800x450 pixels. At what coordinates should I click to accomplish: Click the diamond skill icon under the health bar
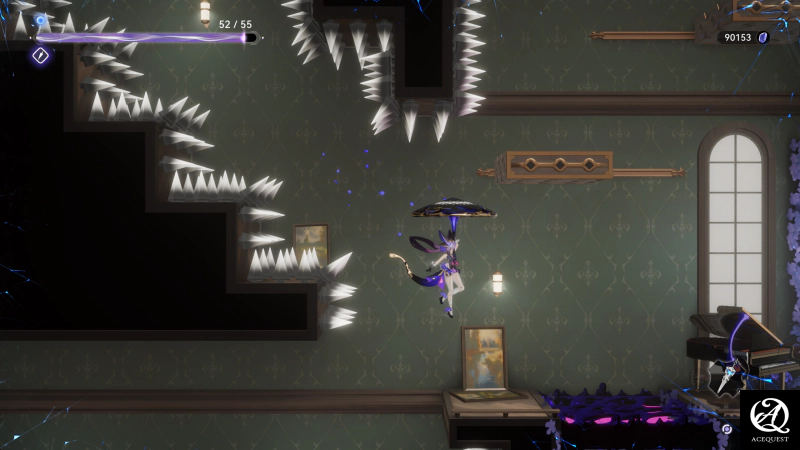click(41, 56)
